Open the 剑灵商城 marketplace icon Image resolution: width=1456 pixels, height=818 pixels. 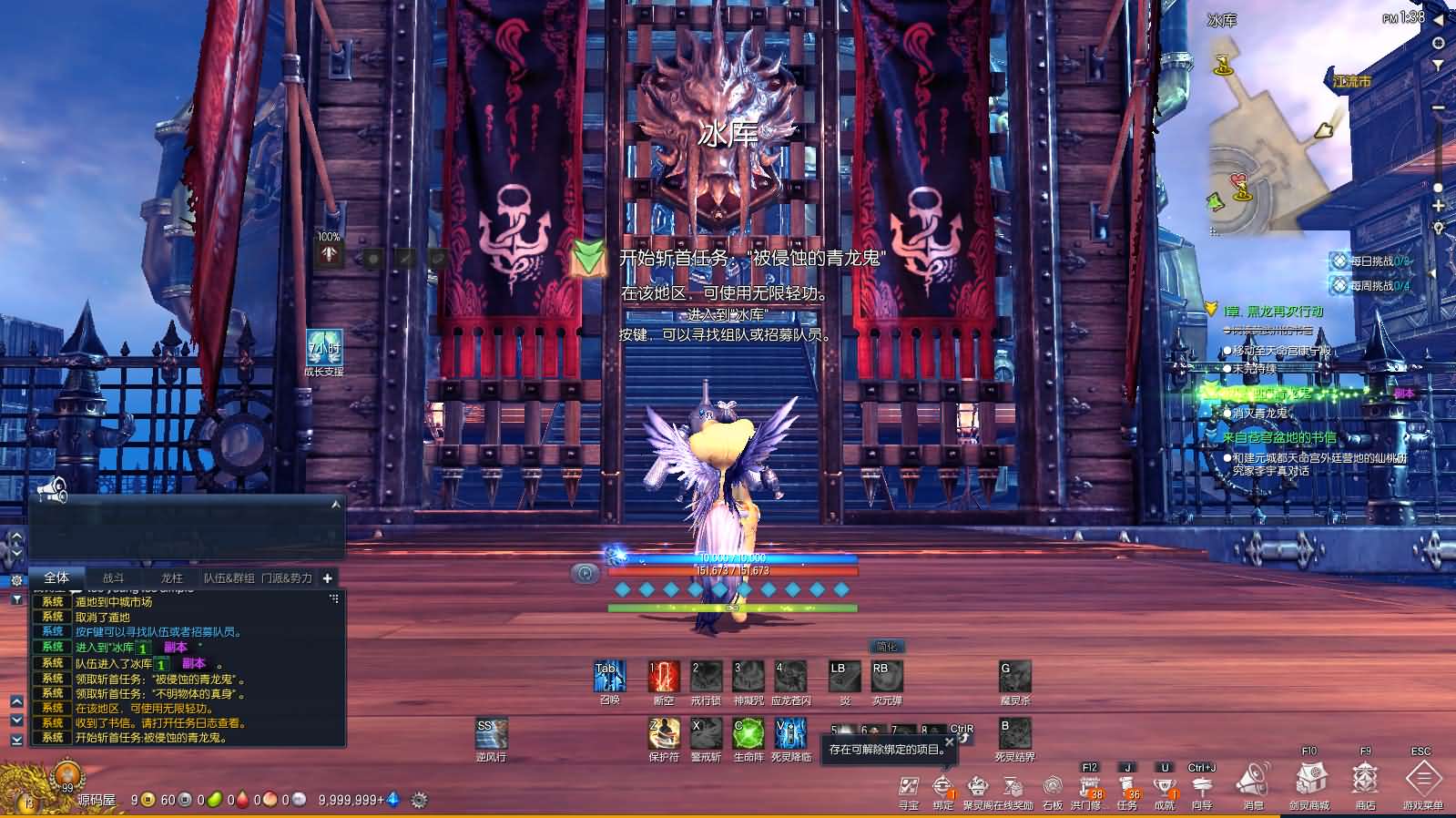coord(1311,783)
